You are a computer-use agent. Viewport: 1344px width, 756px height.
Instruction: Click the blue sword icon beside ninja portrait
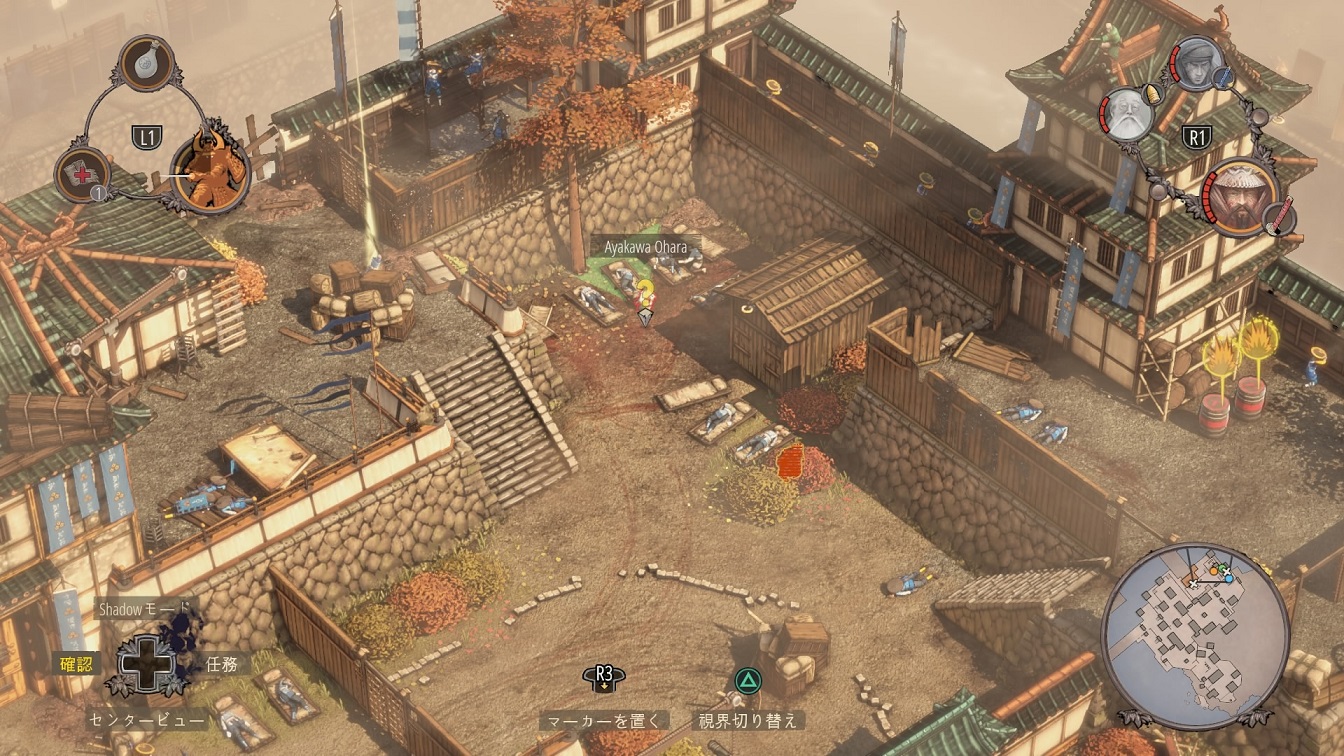1224,77
